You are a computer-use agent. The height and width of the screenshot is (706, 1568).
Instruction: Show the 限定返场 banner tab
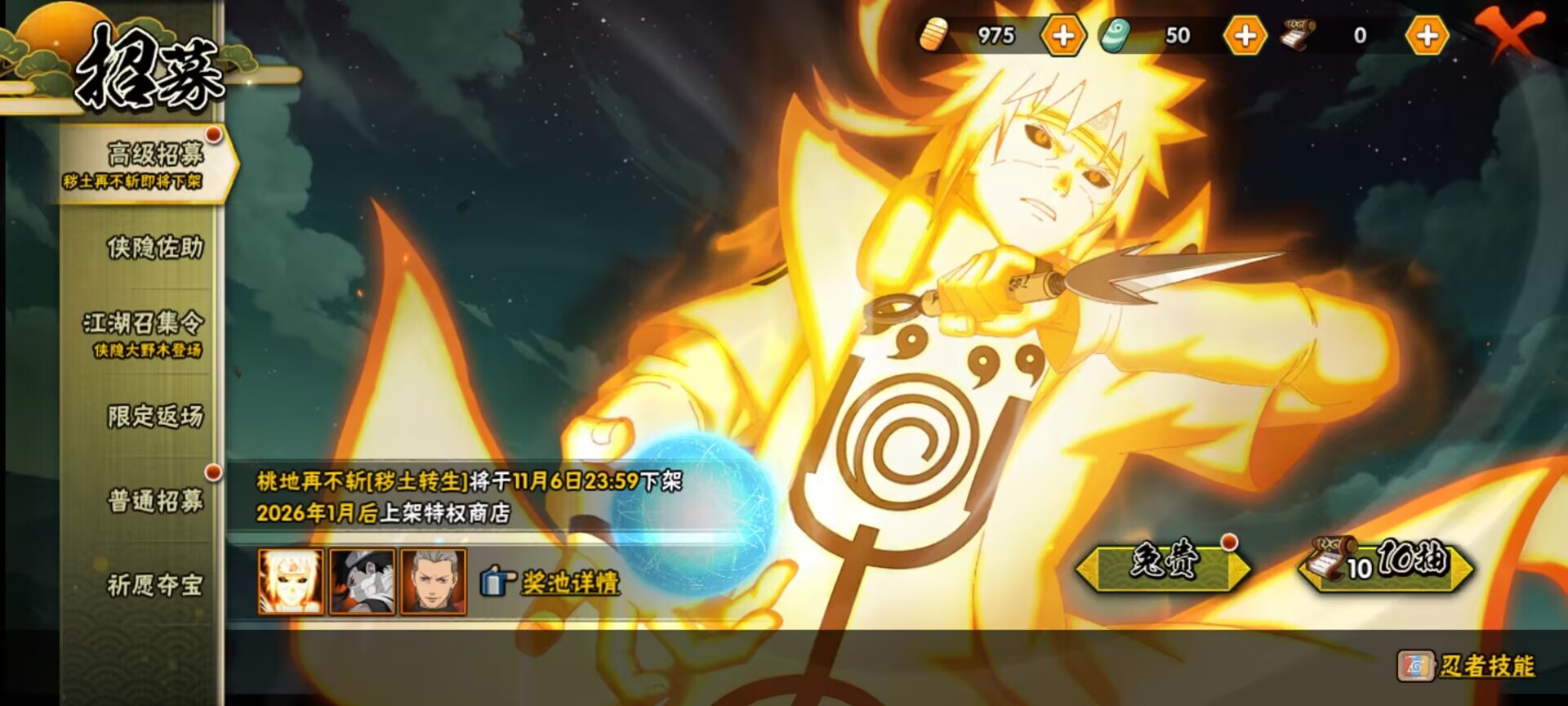154,417
